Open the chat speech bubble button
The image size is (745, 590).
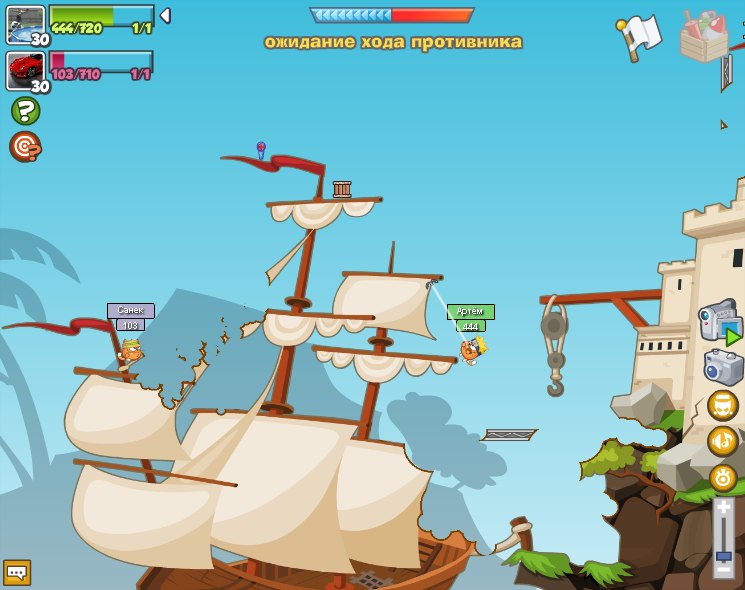click(x=17, y=572)
